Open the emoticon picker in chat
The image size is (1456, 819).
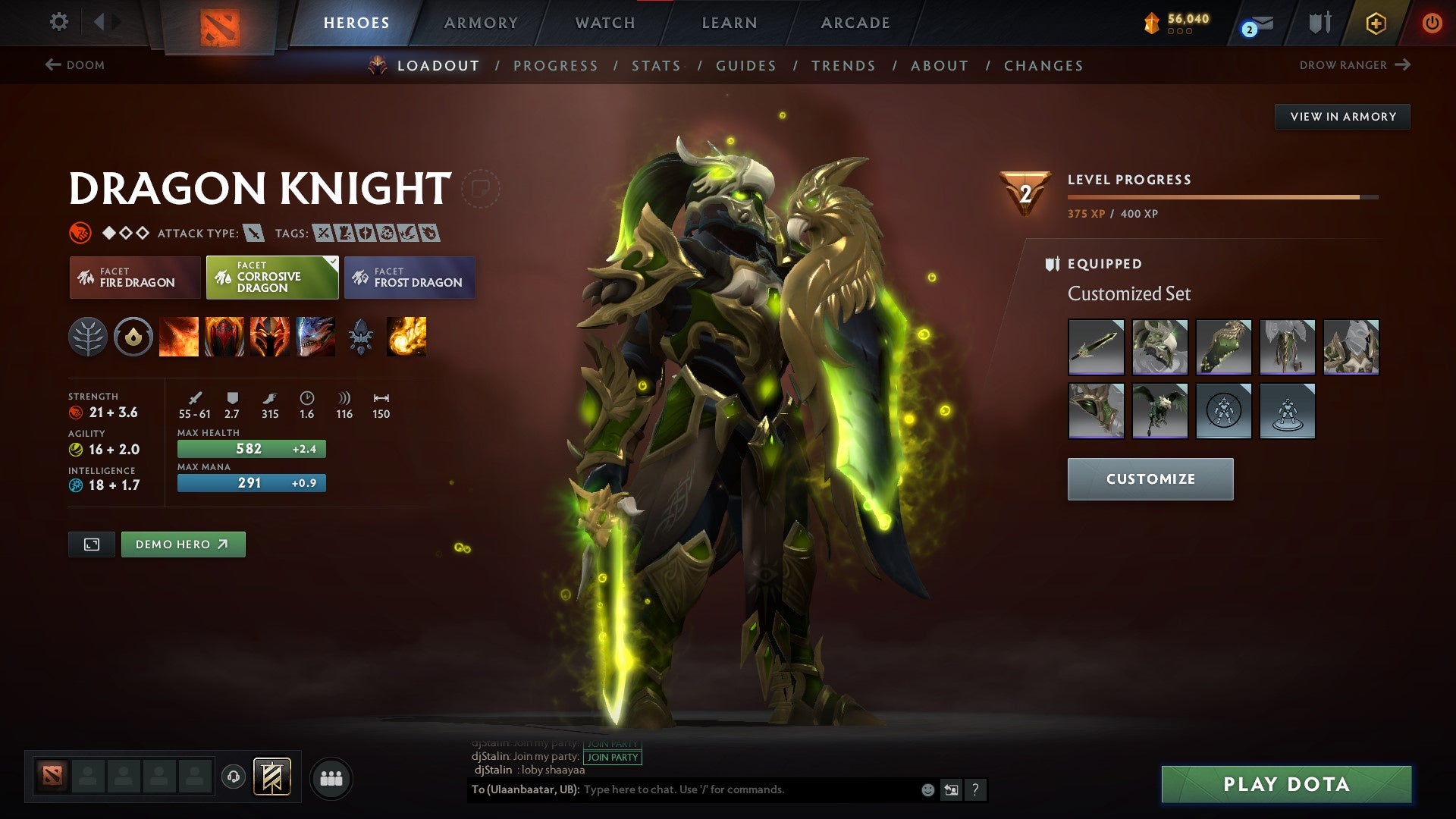927,789
